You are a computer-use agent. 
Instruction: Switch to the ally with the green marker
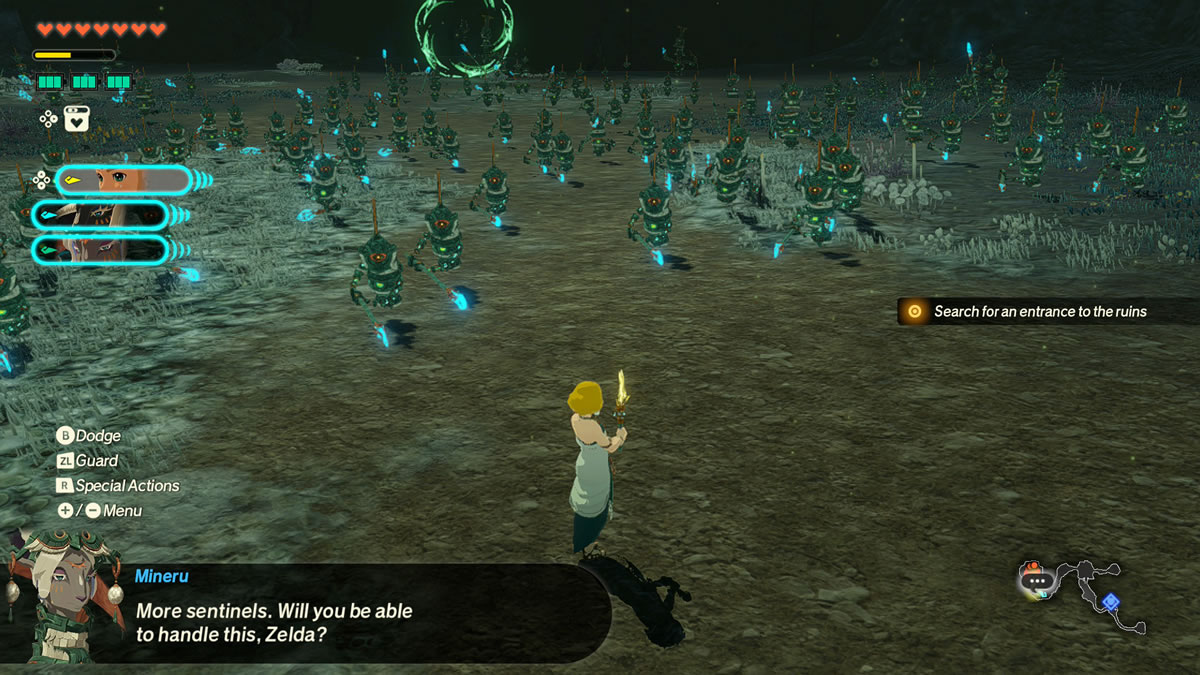pos(100,248)
